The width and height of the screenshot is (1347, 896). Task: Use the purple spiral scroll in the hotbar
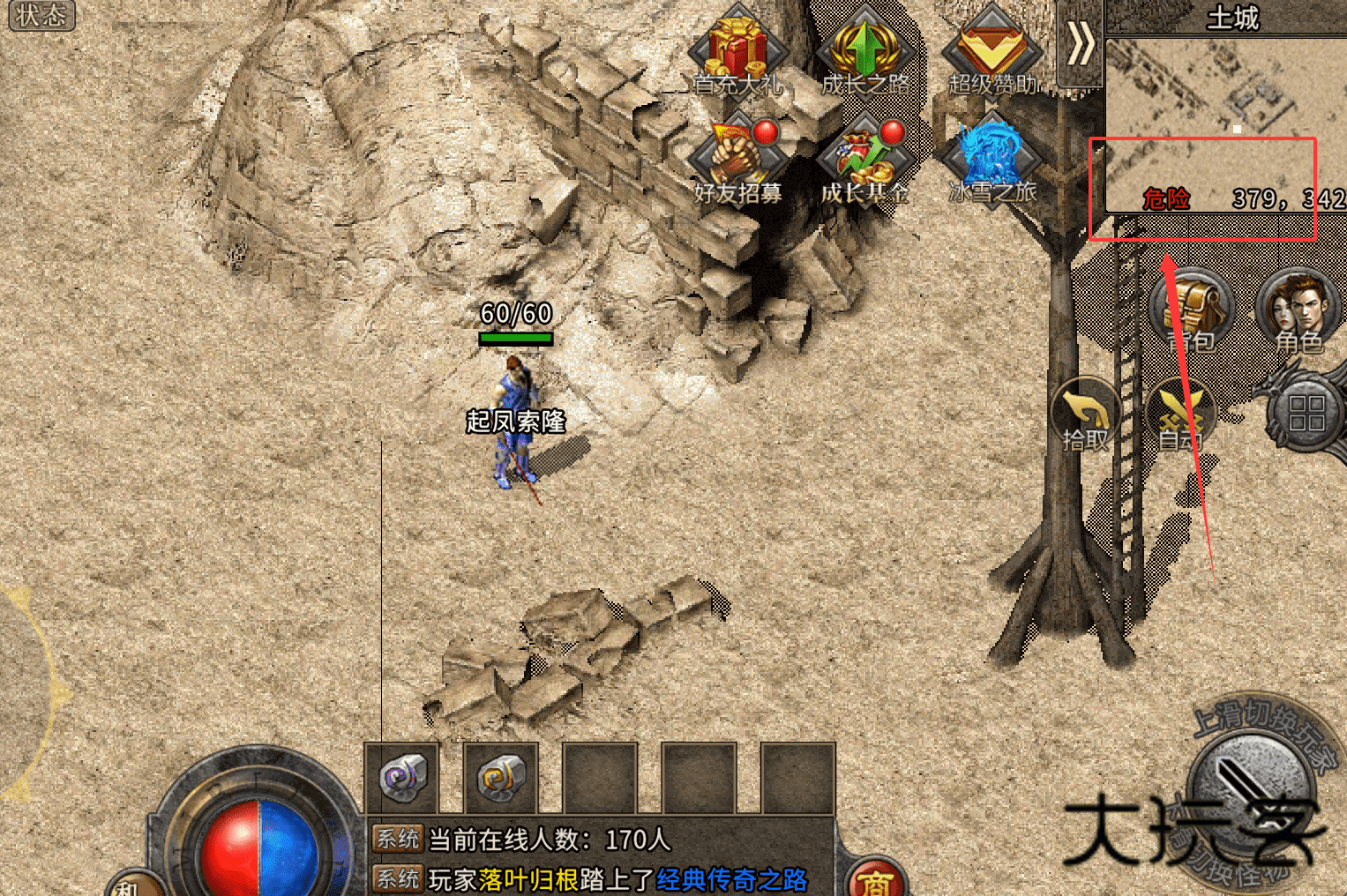[402, 779]
